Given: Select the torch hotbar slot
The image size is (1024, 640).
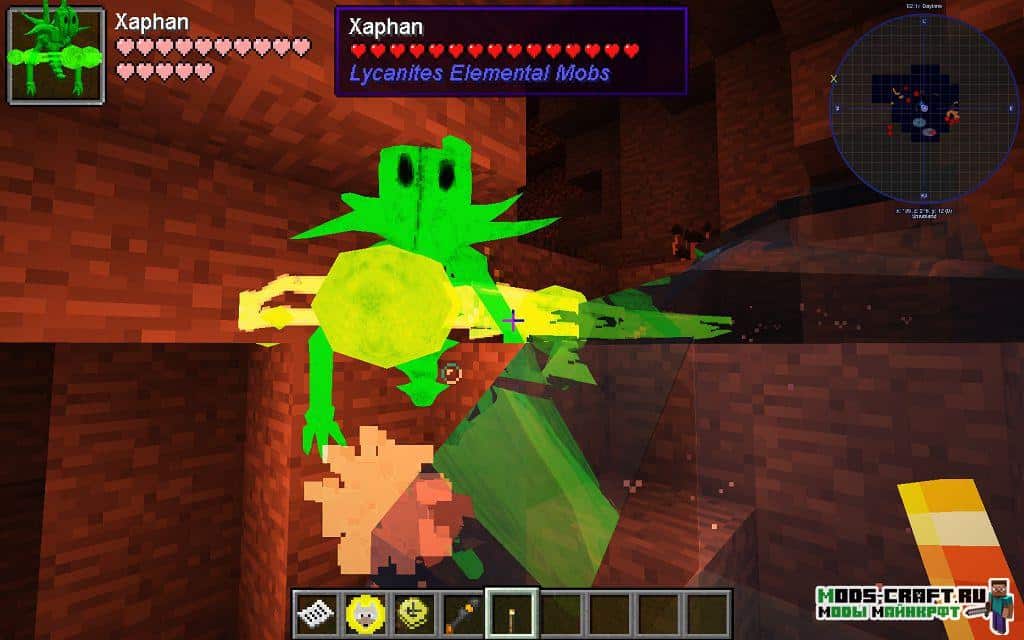Looking at the screenshot, I should 511,612.
